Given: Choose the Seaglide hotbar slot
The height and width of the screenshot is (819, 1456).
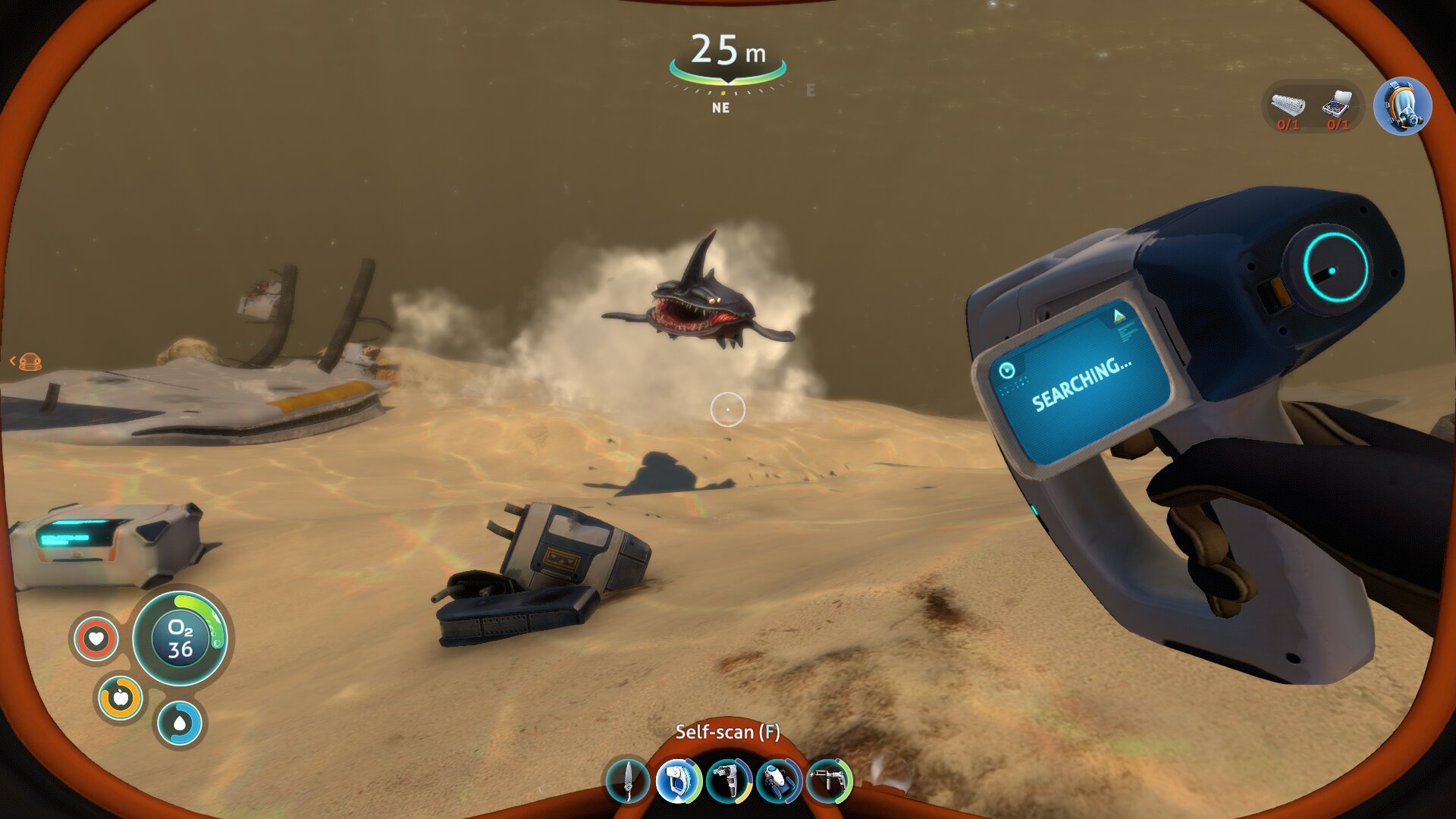Looking at the screenshot, I should click(x=779, y=781).
